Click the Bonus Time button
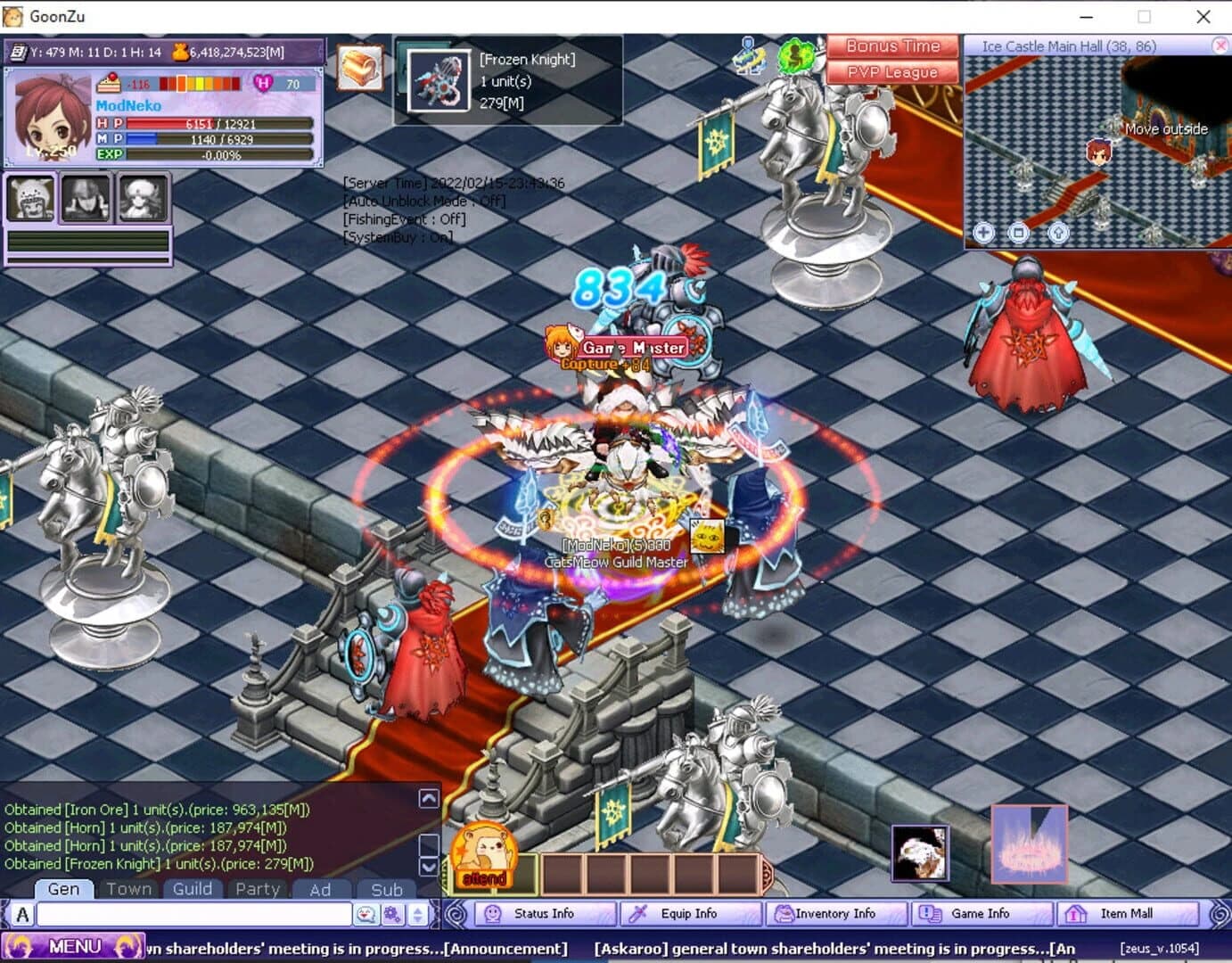1232x963 pixels. [x=892, y=45]
